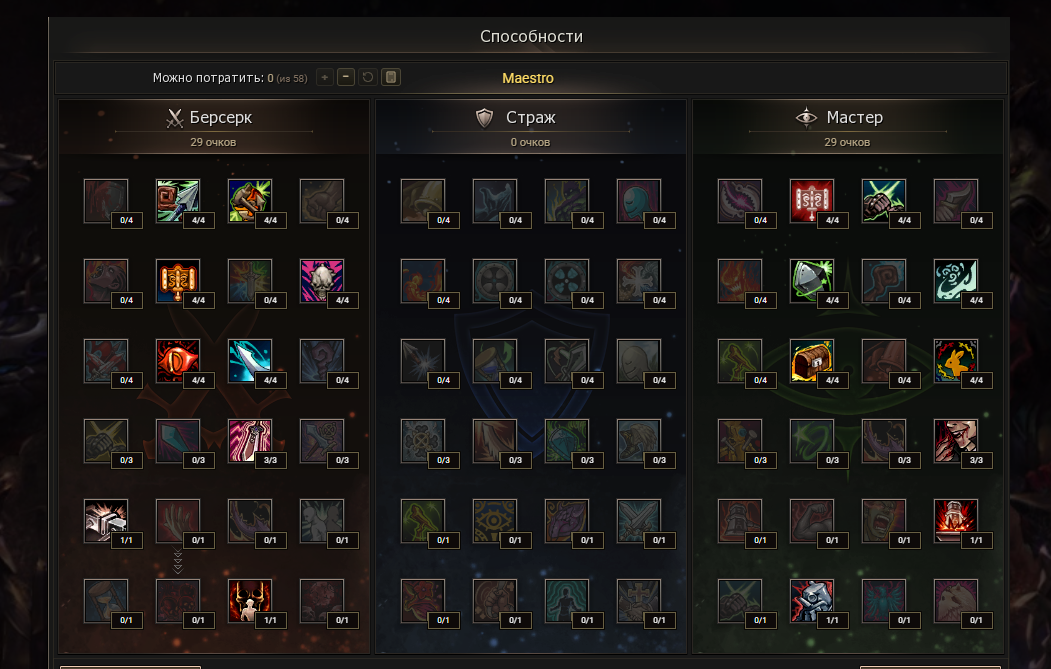Choose the pink skull talent in Берсерк

tap(322, 281)
